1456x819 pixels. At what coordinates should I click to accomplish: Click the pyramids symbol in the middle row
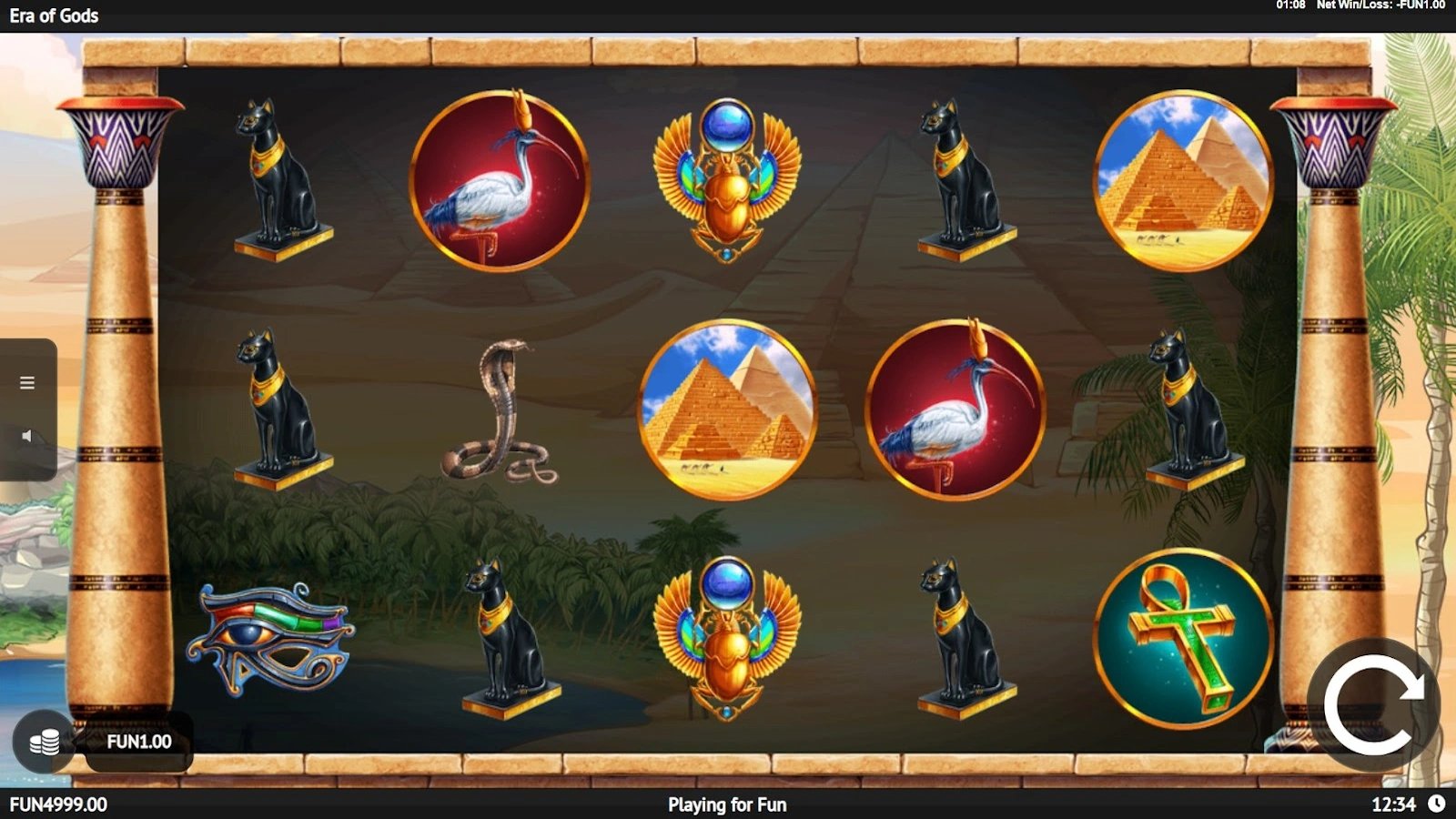[728, 409]
